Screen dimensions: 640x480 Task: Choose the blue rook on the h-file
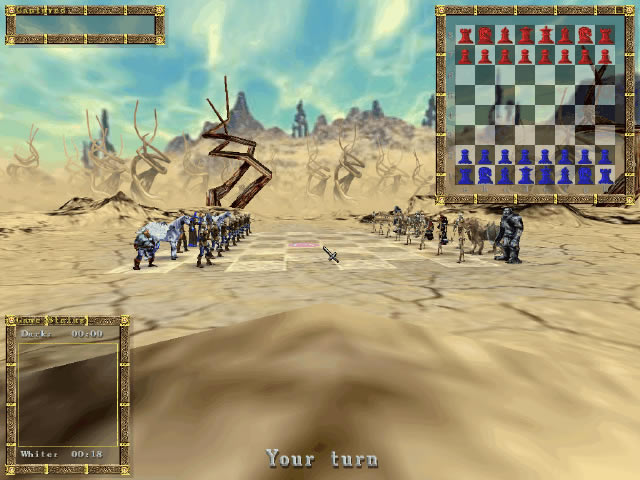click(x=605, y=175)
